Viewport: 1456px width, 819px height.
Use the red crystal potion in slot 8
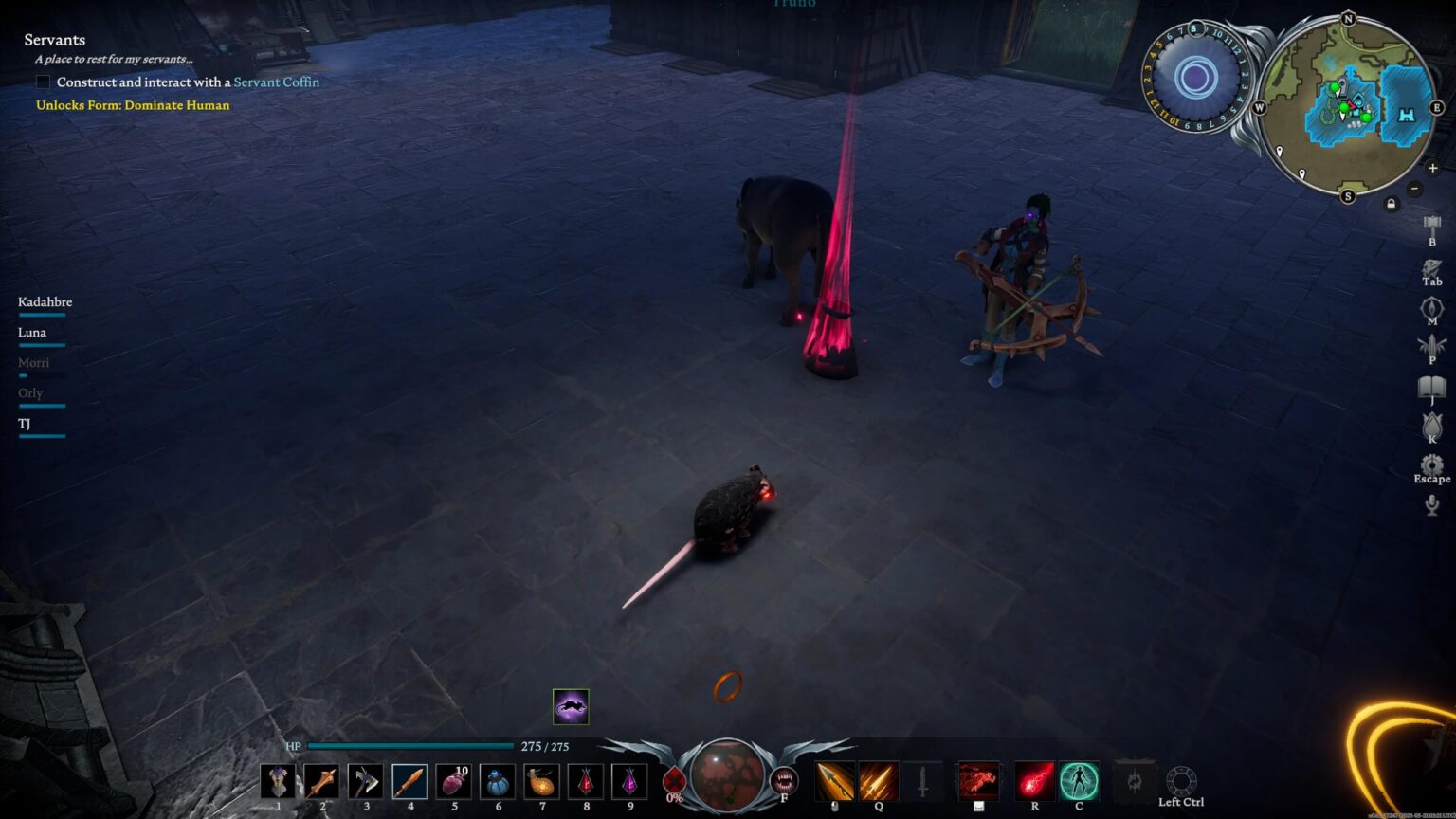tap(585, 781)
